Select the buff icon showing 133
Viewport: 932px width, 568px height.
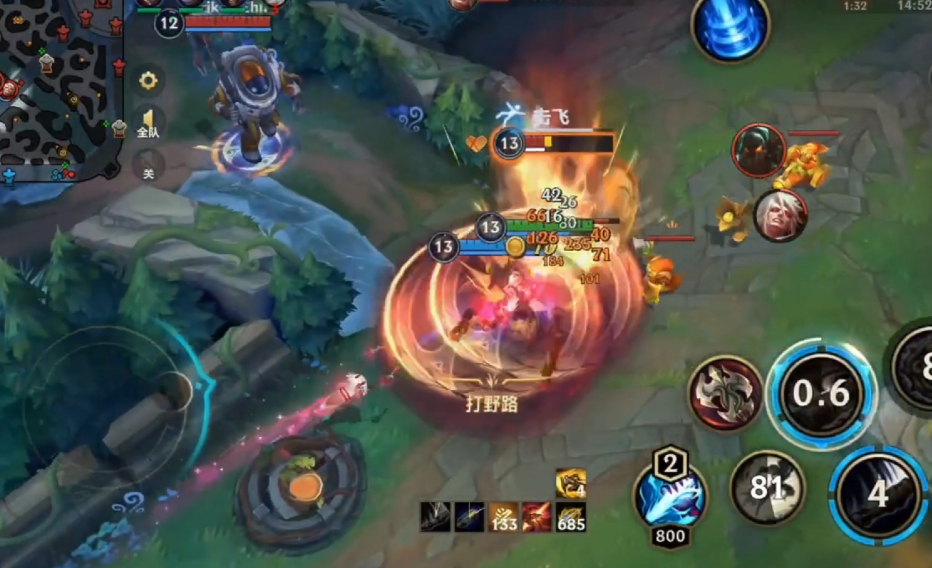[503, 517]
